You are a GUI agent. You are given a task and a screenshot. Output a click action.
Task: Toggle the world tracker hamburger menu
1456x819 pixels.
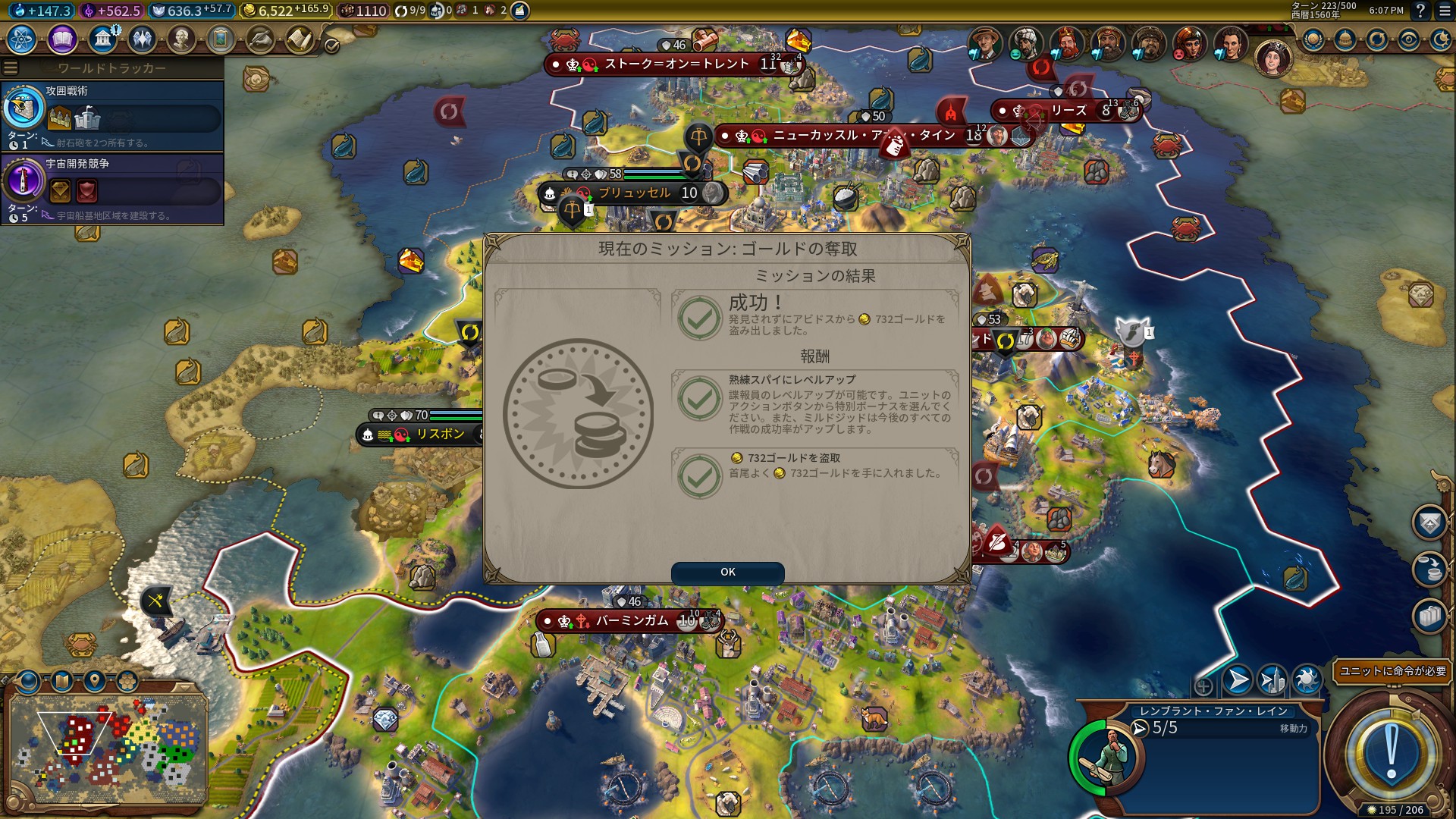(x=11, y=68)
